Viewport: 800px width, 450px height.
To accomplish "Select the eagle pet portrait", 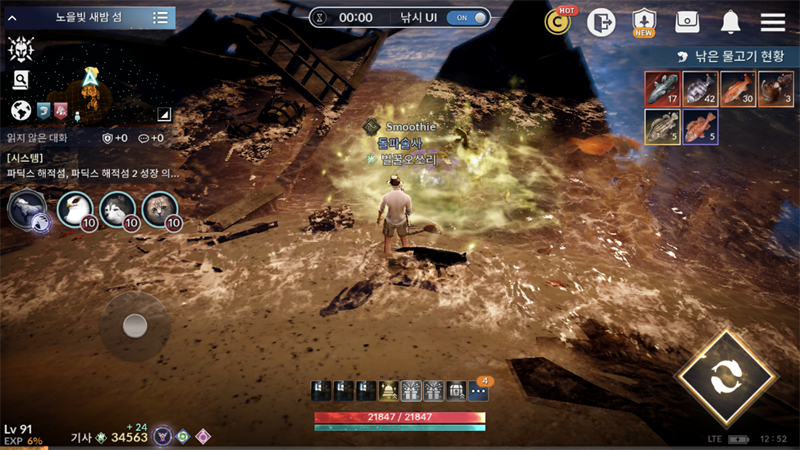I will click(x=74, y=210).
